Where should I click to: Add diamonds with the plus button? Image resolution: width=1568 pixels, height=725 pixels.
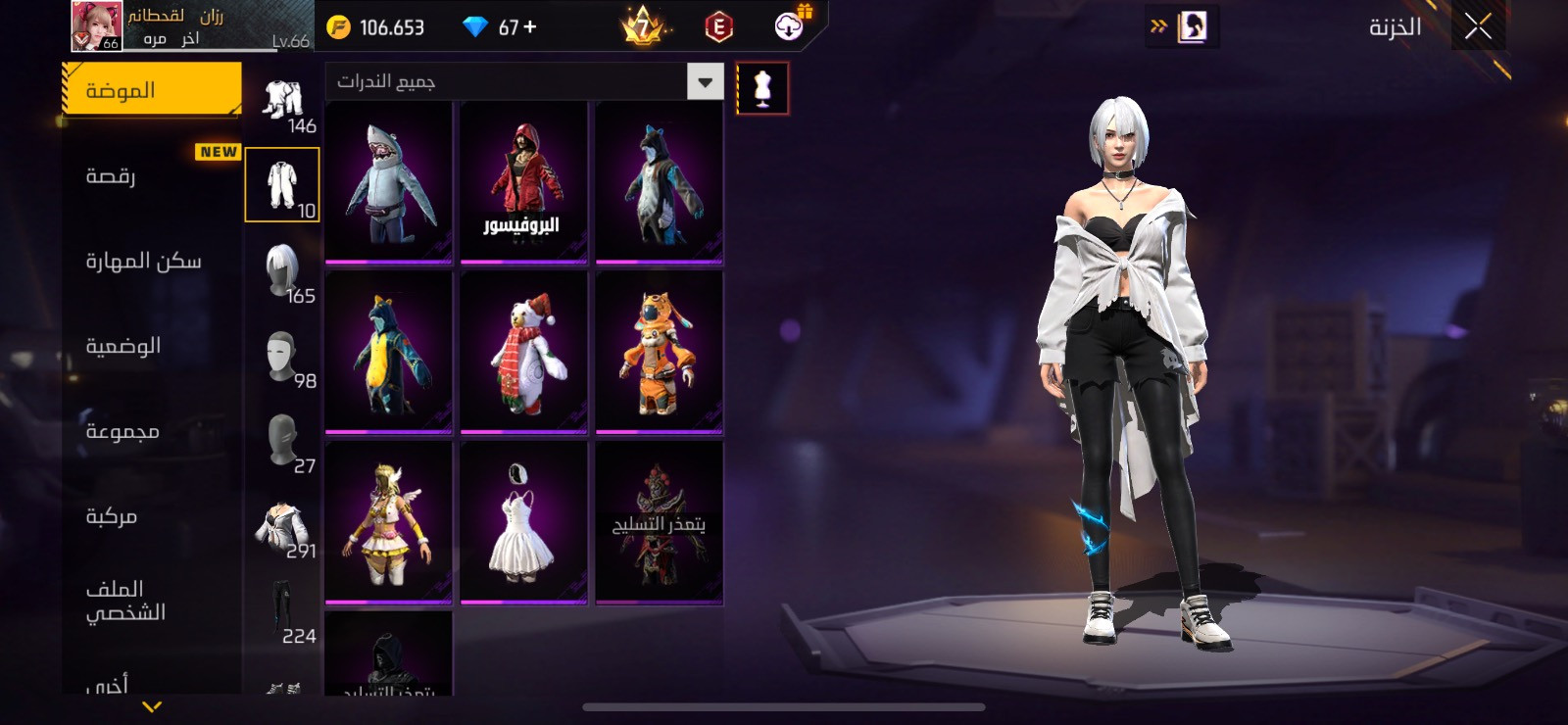click(x=530, y=26)
